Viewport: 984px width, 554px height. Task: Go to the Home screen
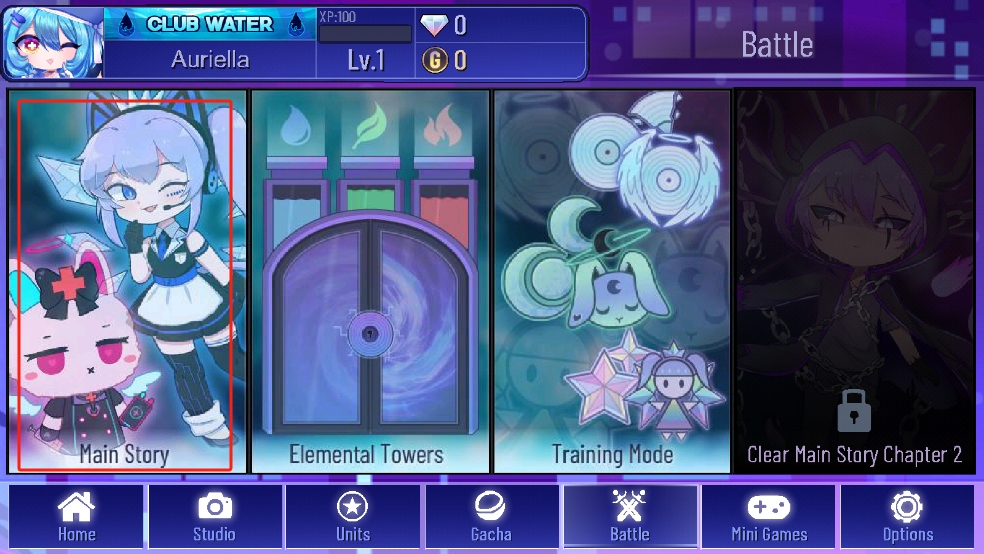(76, 517)
